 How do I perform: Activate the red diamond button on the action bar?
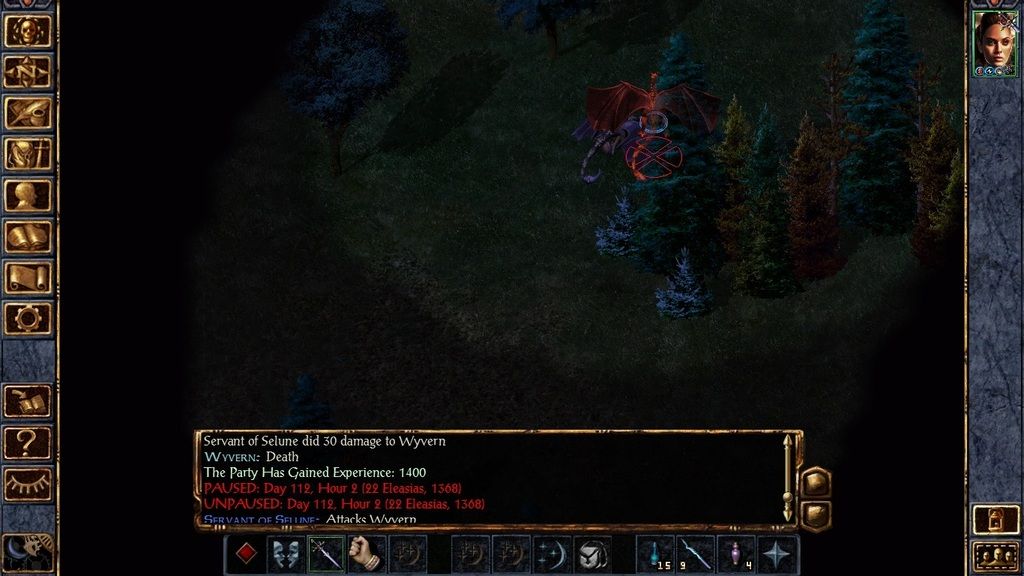(245, 554)
